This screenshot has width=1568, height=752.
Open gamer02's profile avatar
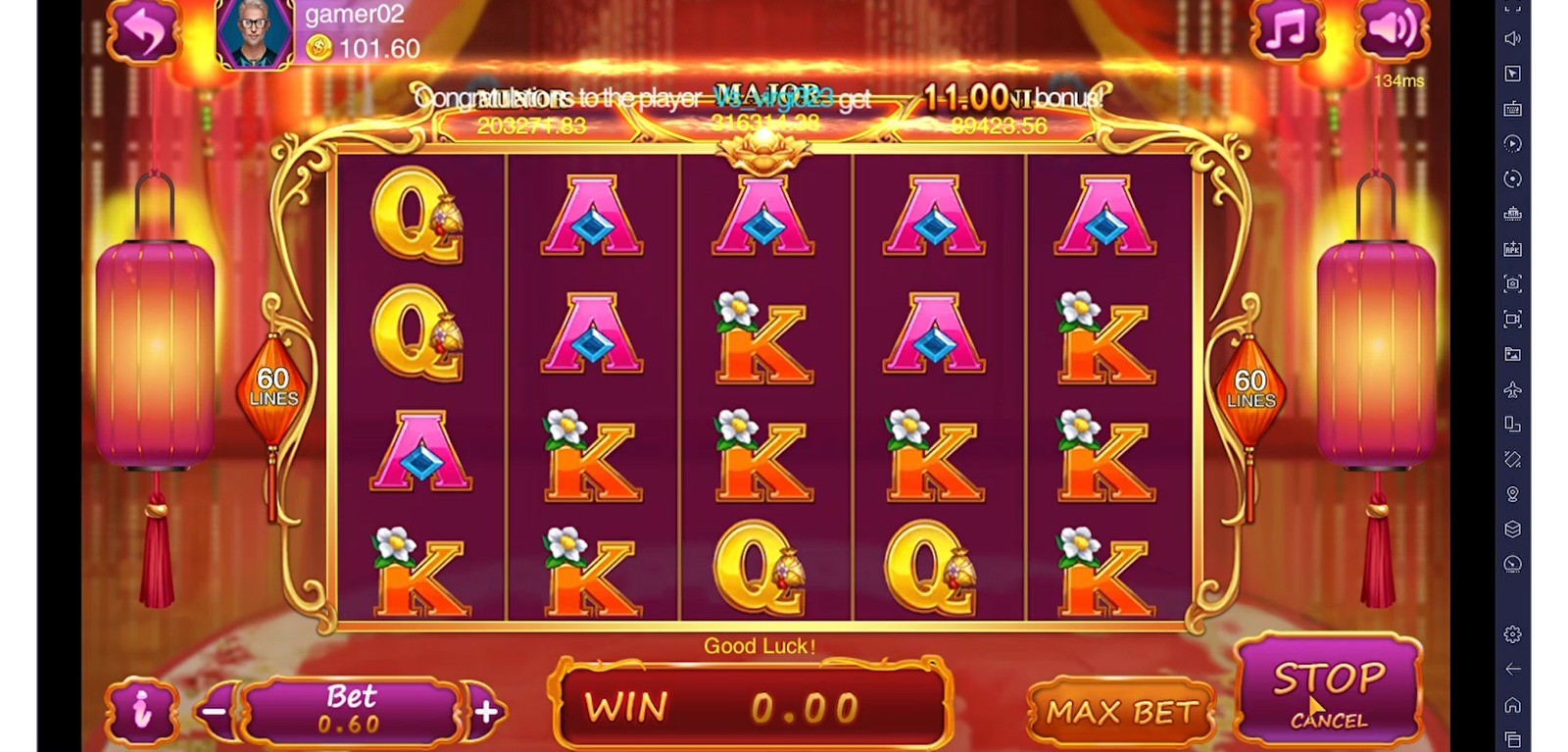(x=255, y=32)
